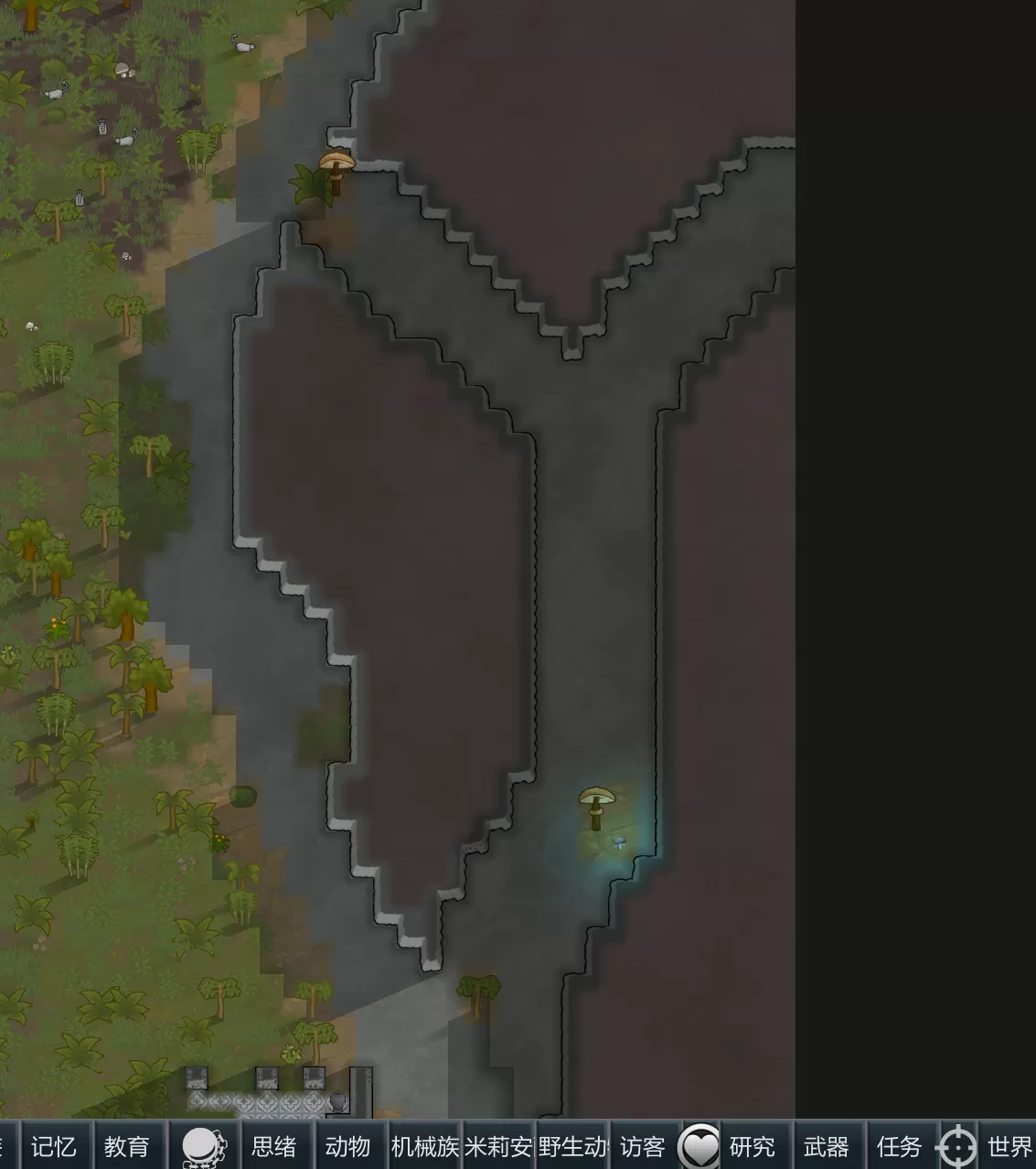
Task: Click the crosshair target icon
Action: click(x=957, y=1147)
